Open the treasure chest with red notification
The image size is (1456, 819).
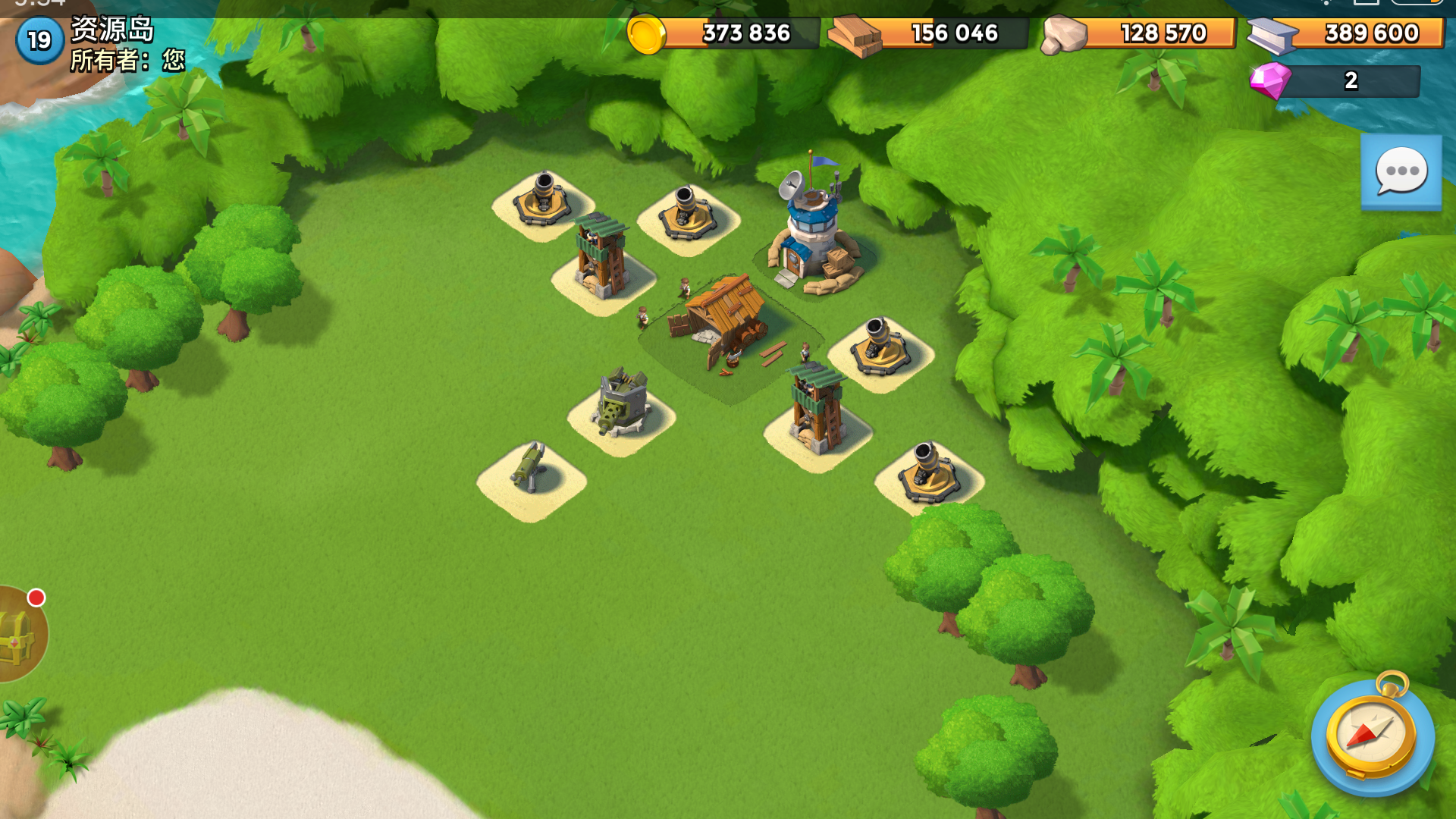tap(20, 635)
